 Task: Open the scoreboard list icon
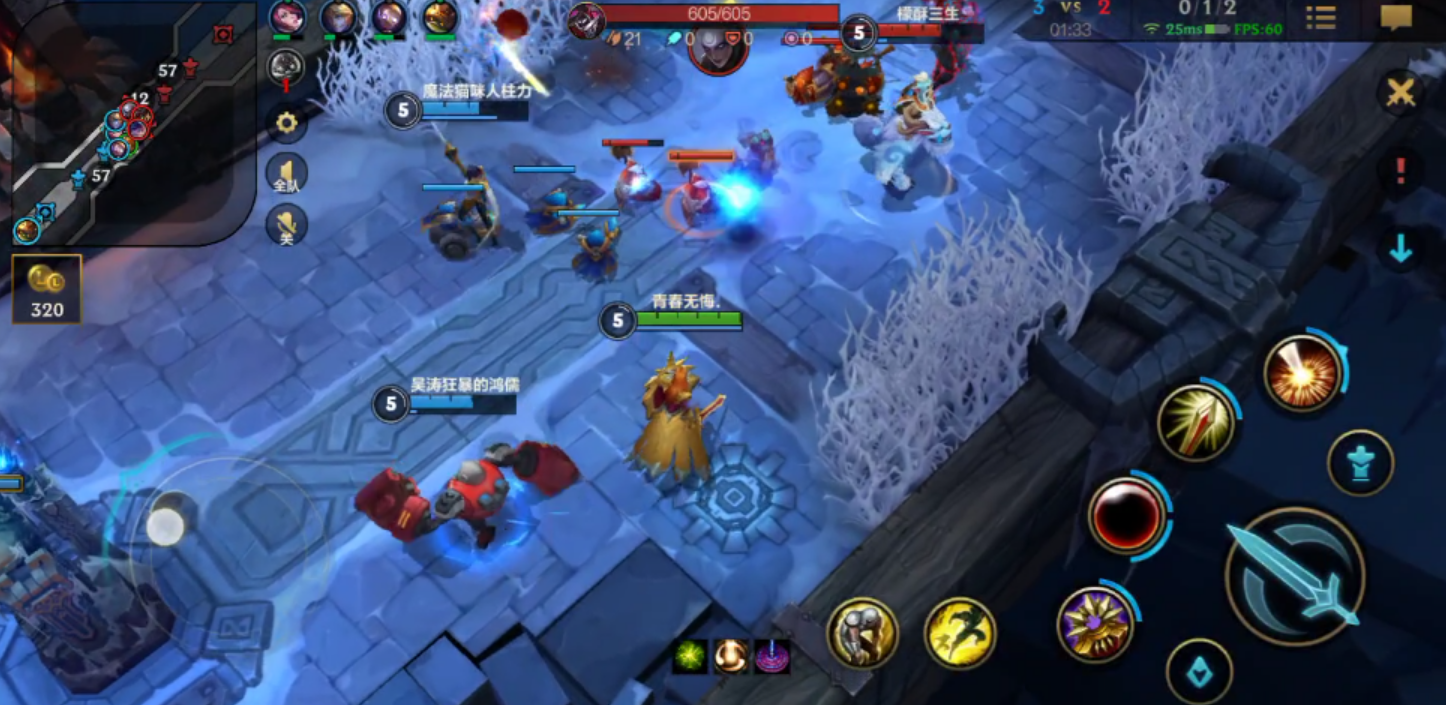tap(1321, 18)
